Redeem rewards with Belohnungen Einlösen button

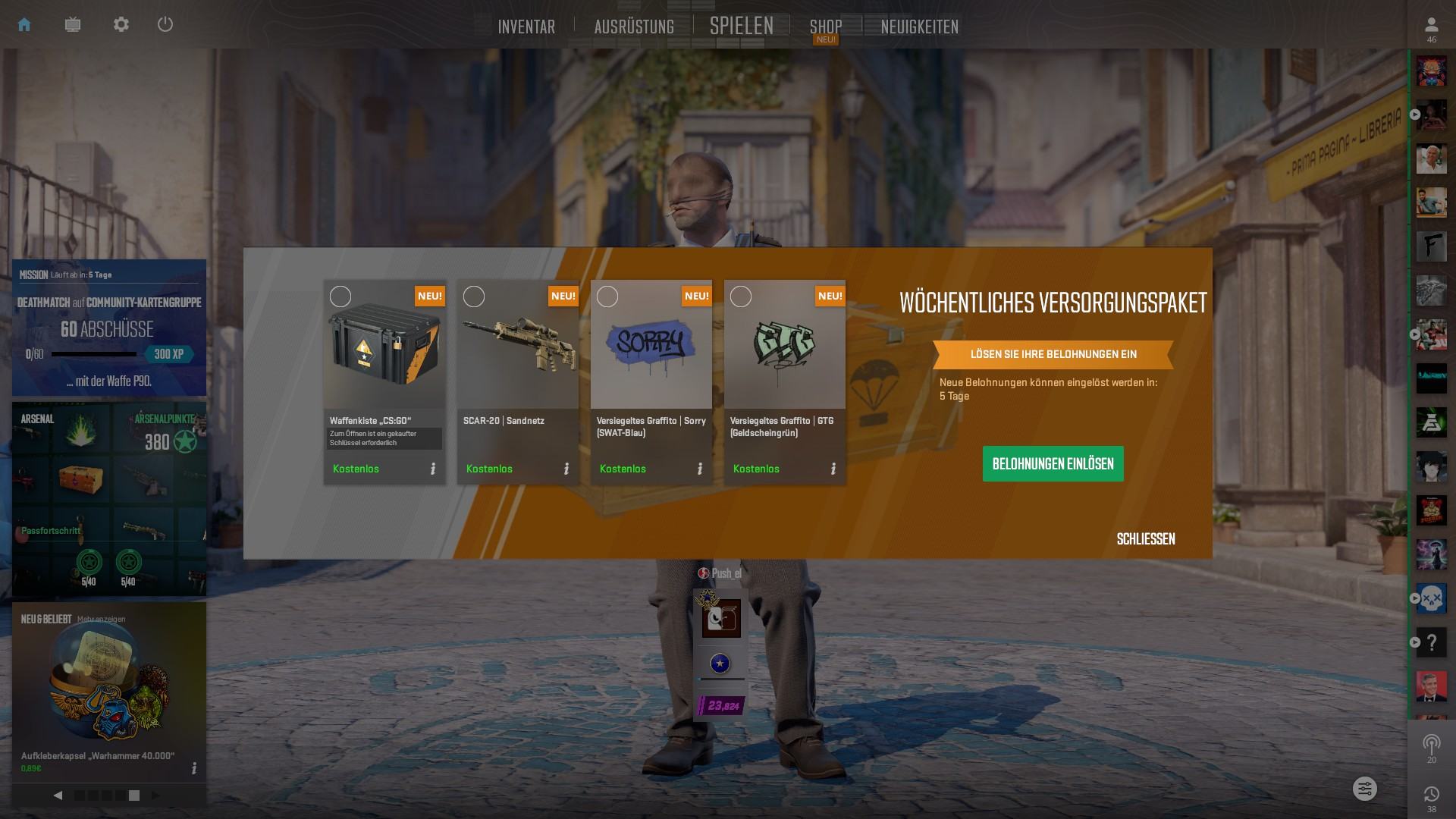click(1053, 463)
